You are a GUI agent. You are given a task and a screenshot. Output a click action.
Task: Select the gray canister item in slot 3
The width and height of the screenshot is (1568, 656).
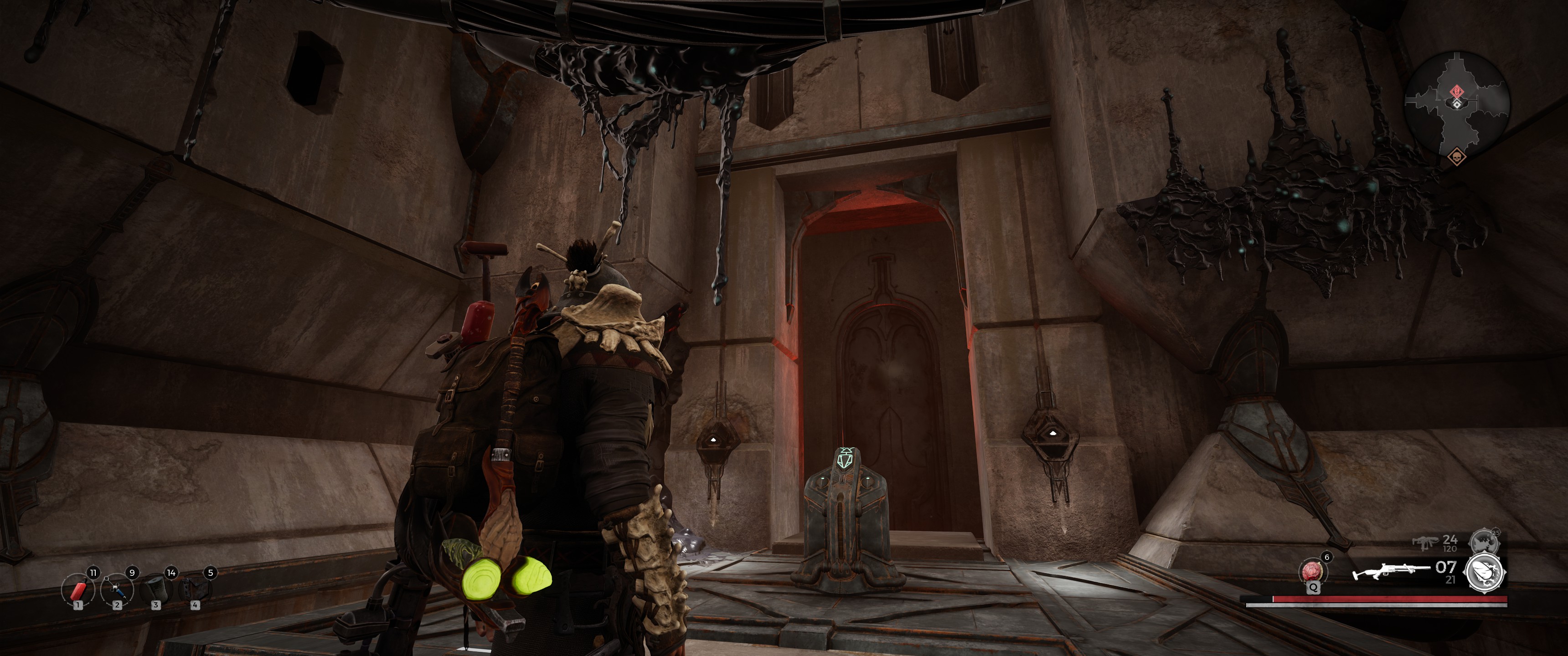pyautogui.click(x=156, y=589)
